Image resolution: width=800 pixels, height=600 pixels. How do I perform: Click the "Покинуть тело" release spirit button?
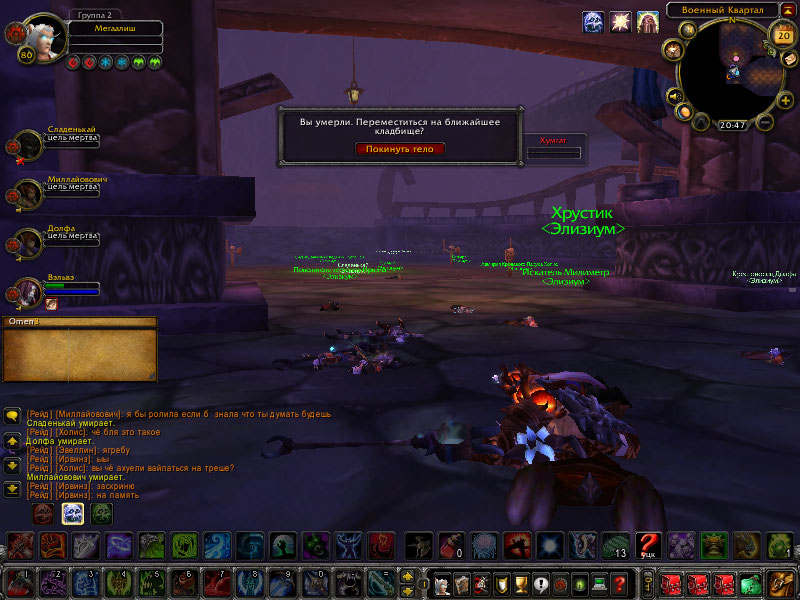pyautogui.click(x=399, y=149)
